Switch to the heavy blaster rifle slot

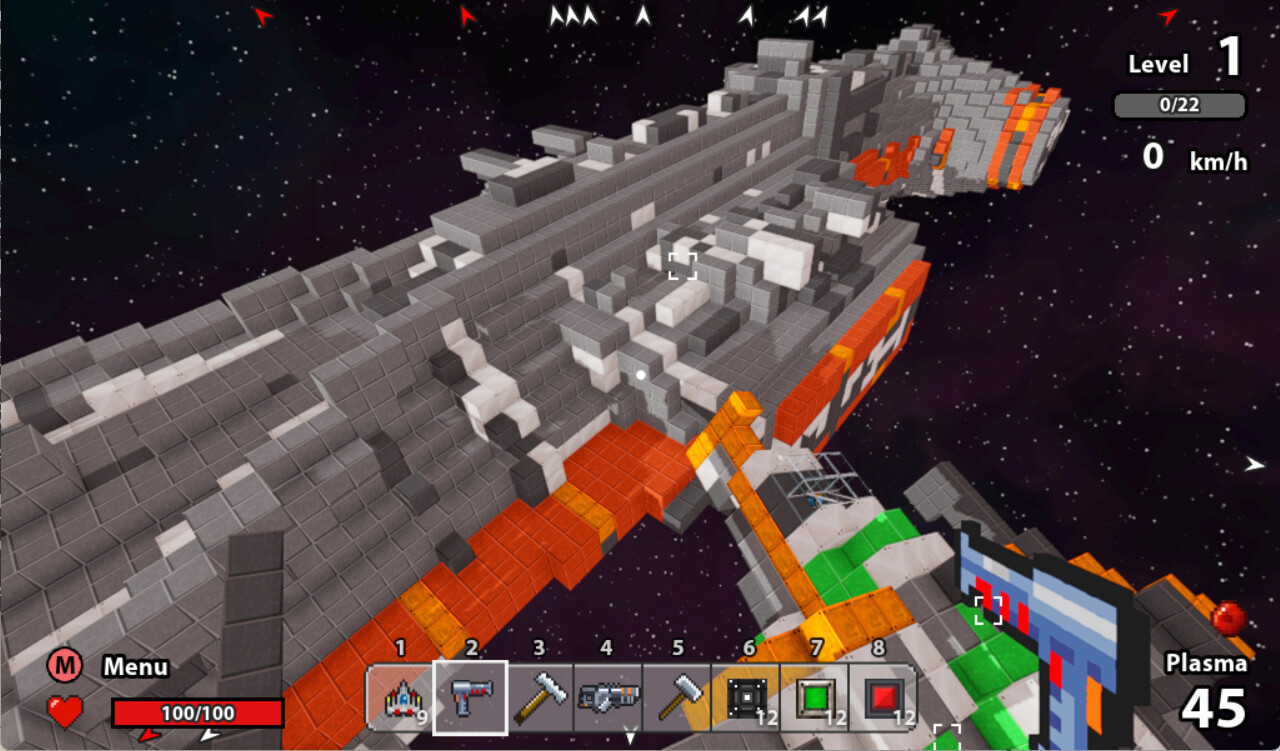tap(608, 697)
